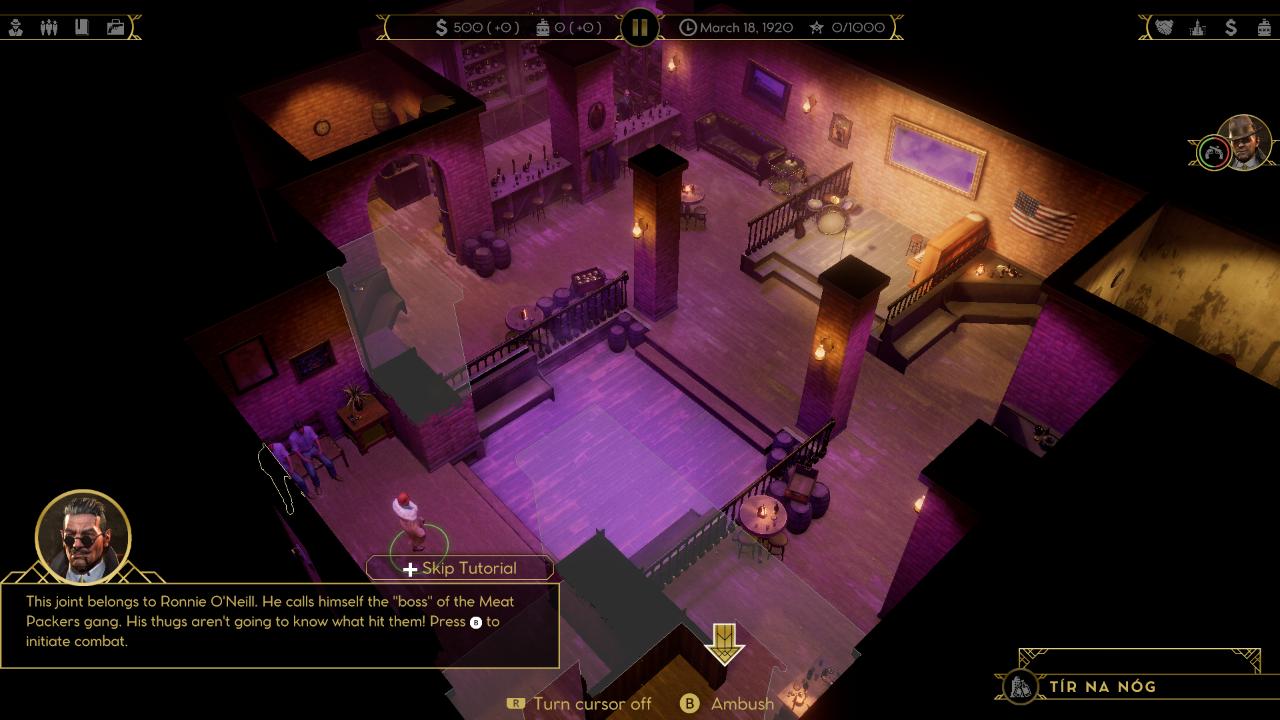1280x720 pixels.
Task: Open the weapons briefcase icon
Action: click(115, 27)
